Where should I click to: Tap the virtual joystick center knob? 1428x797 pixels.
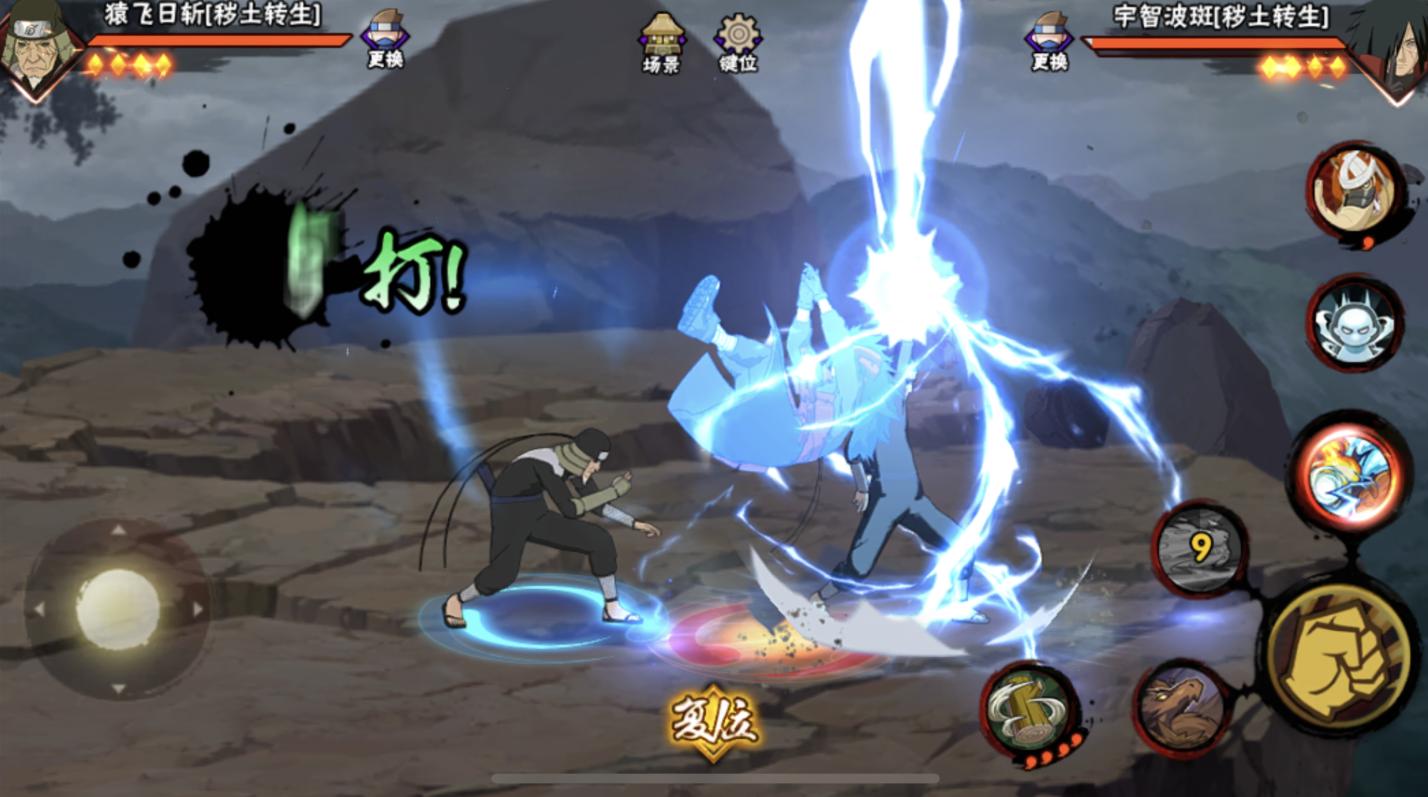tap(118, 608)
